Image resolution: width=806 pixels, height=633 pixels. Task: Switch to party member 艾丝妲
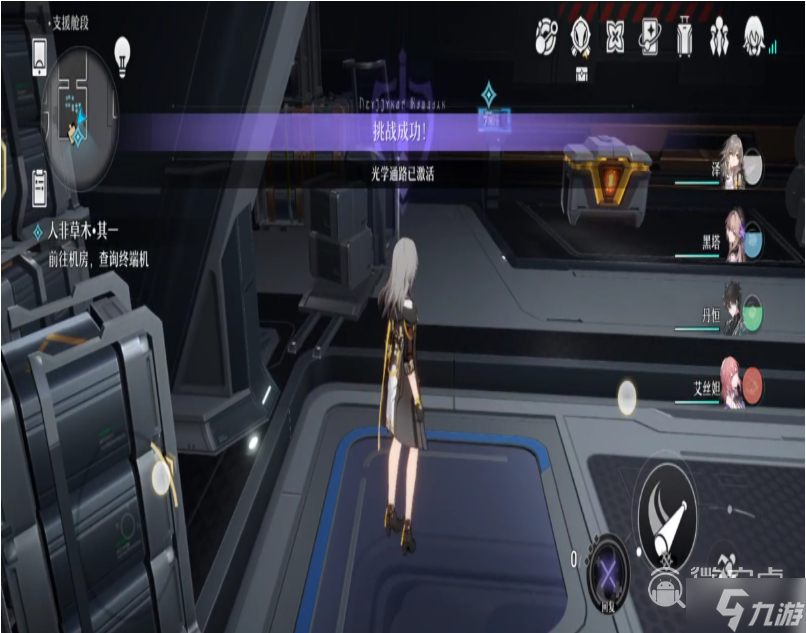[737, 386]
